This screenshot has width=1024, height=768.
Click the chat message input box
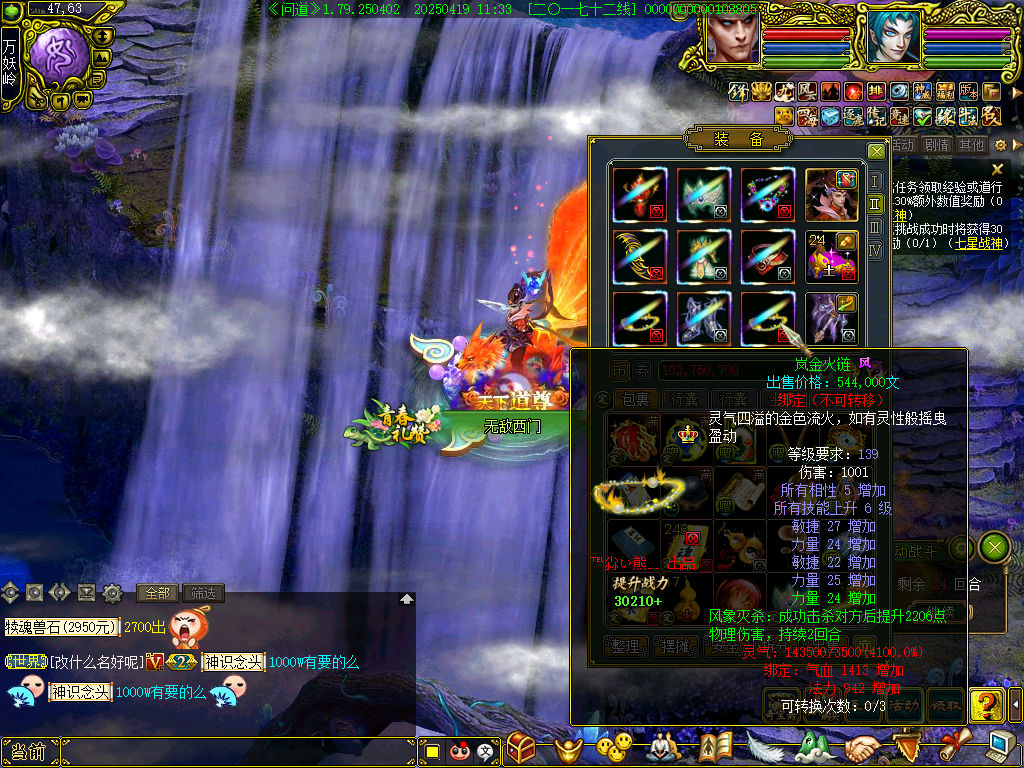click(230, 752)
